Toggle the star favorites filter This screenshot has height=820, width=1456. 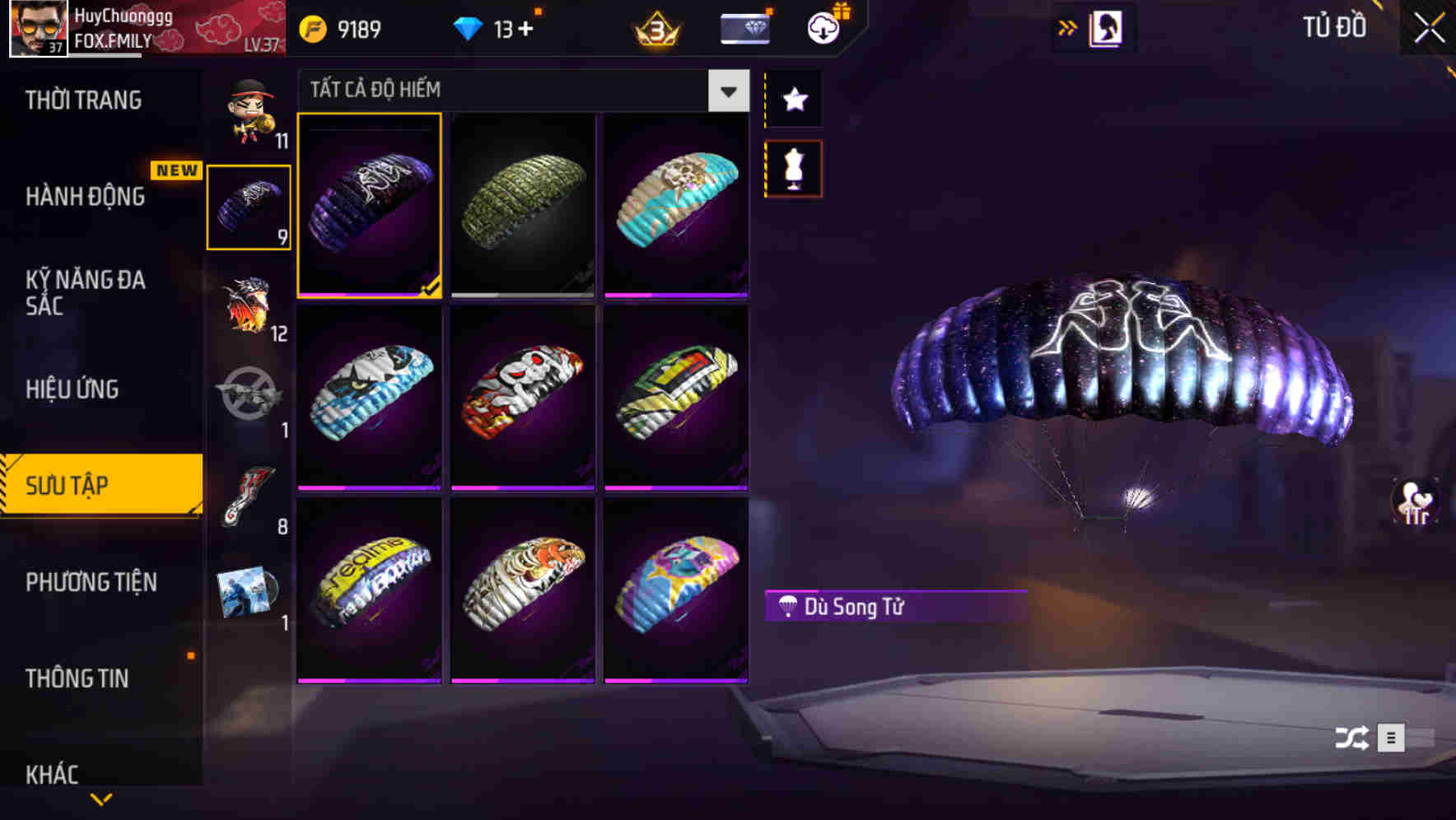793,99
